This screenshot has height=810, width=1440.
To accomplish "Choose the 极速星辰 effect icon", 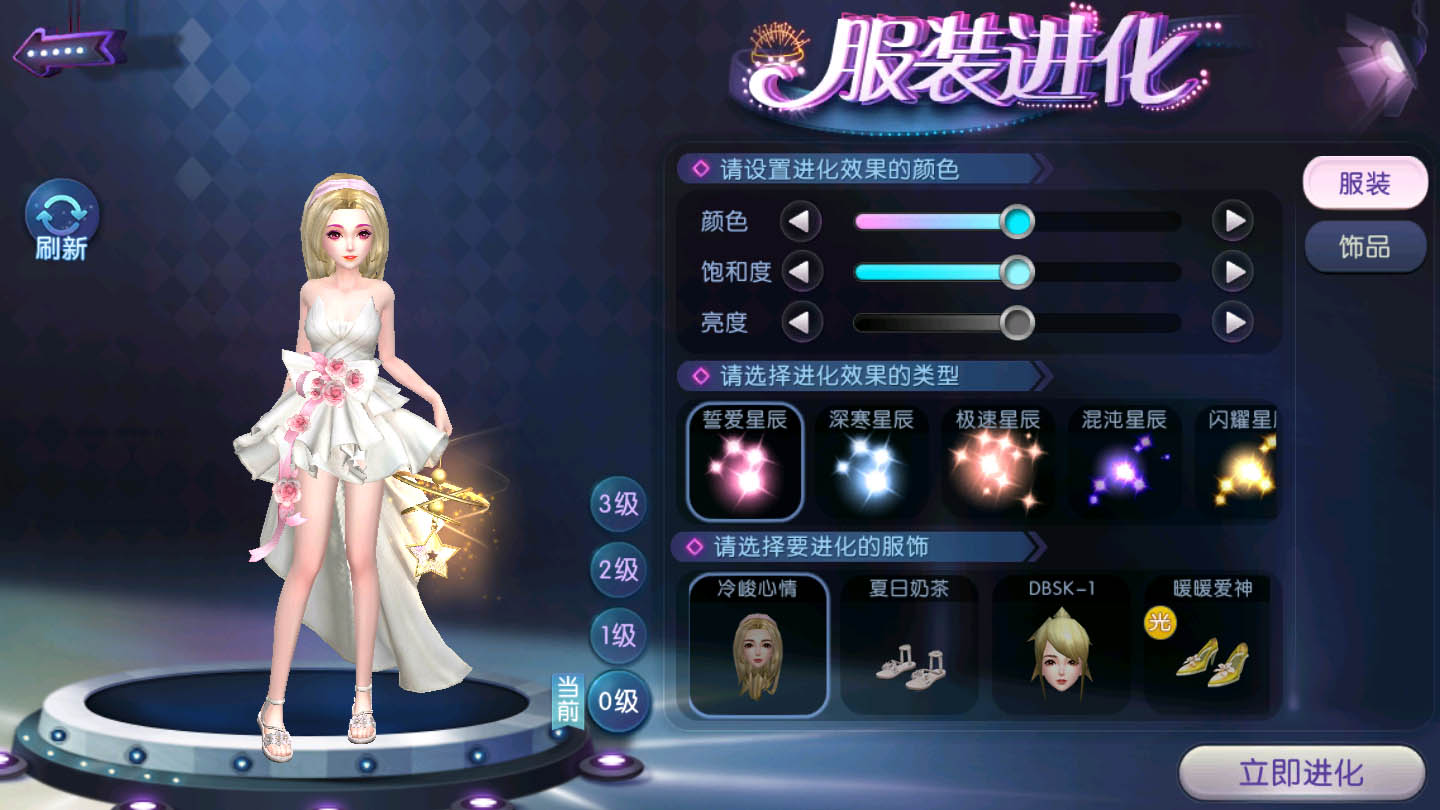I will pos(998,460).
